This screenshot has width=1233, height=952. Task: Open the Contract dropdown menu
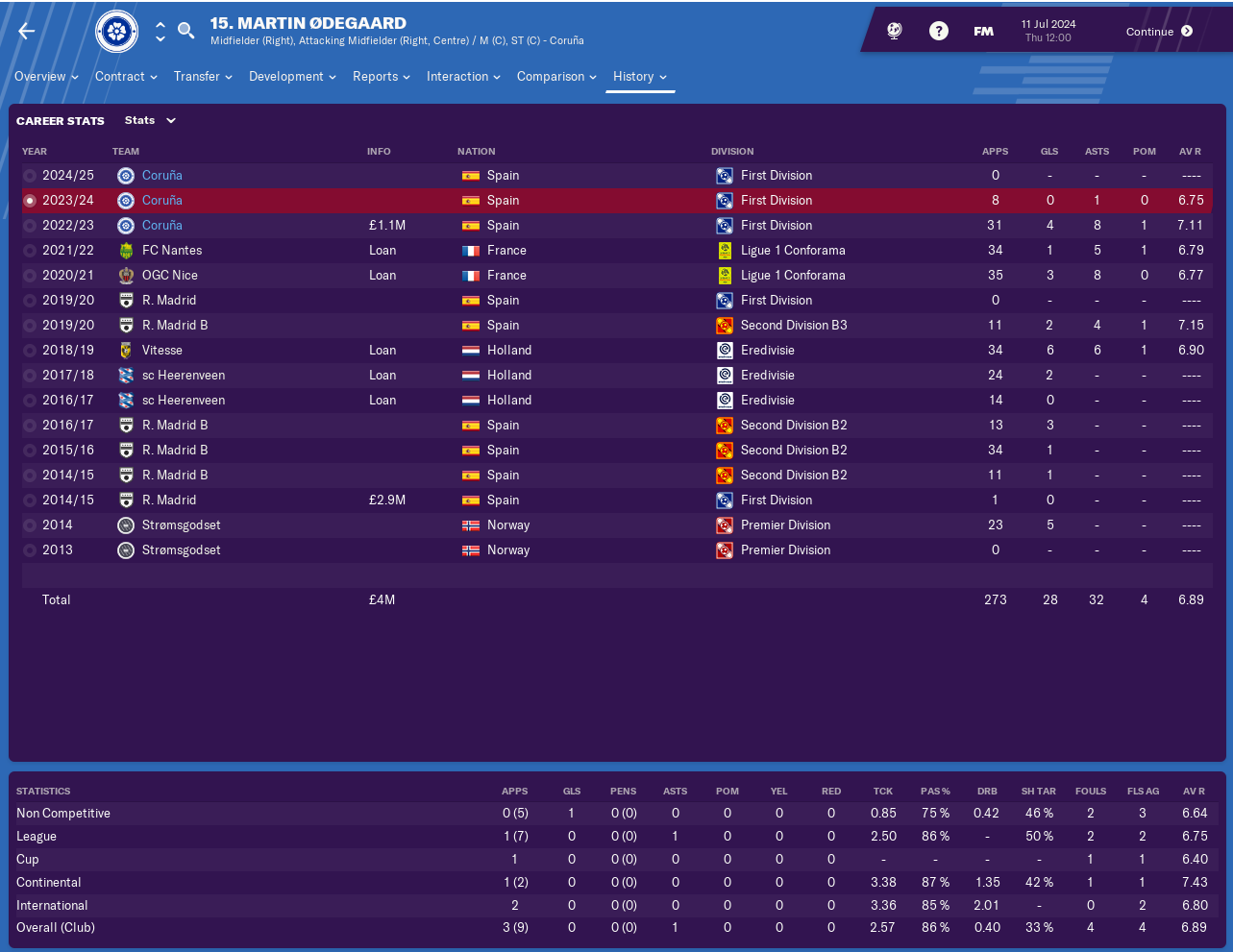coord(126,77)
